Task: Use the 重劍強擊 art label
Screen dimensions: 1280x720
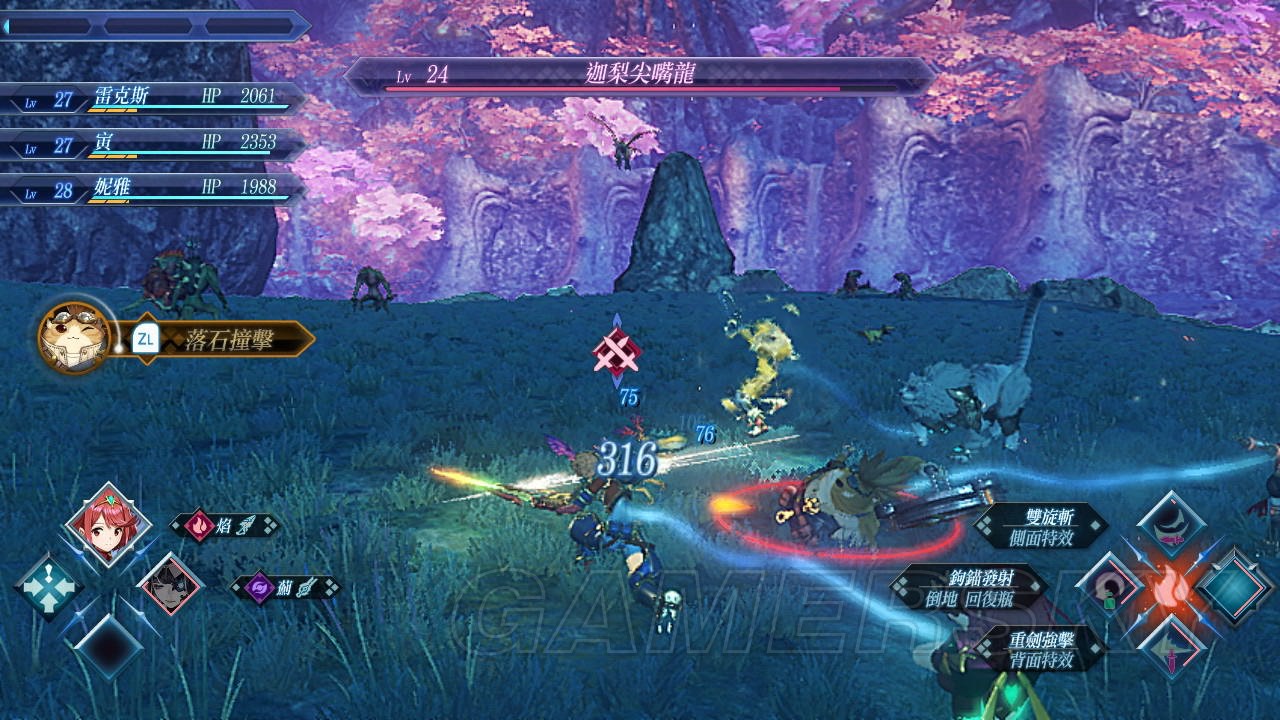Action: tap(1040, 648)
